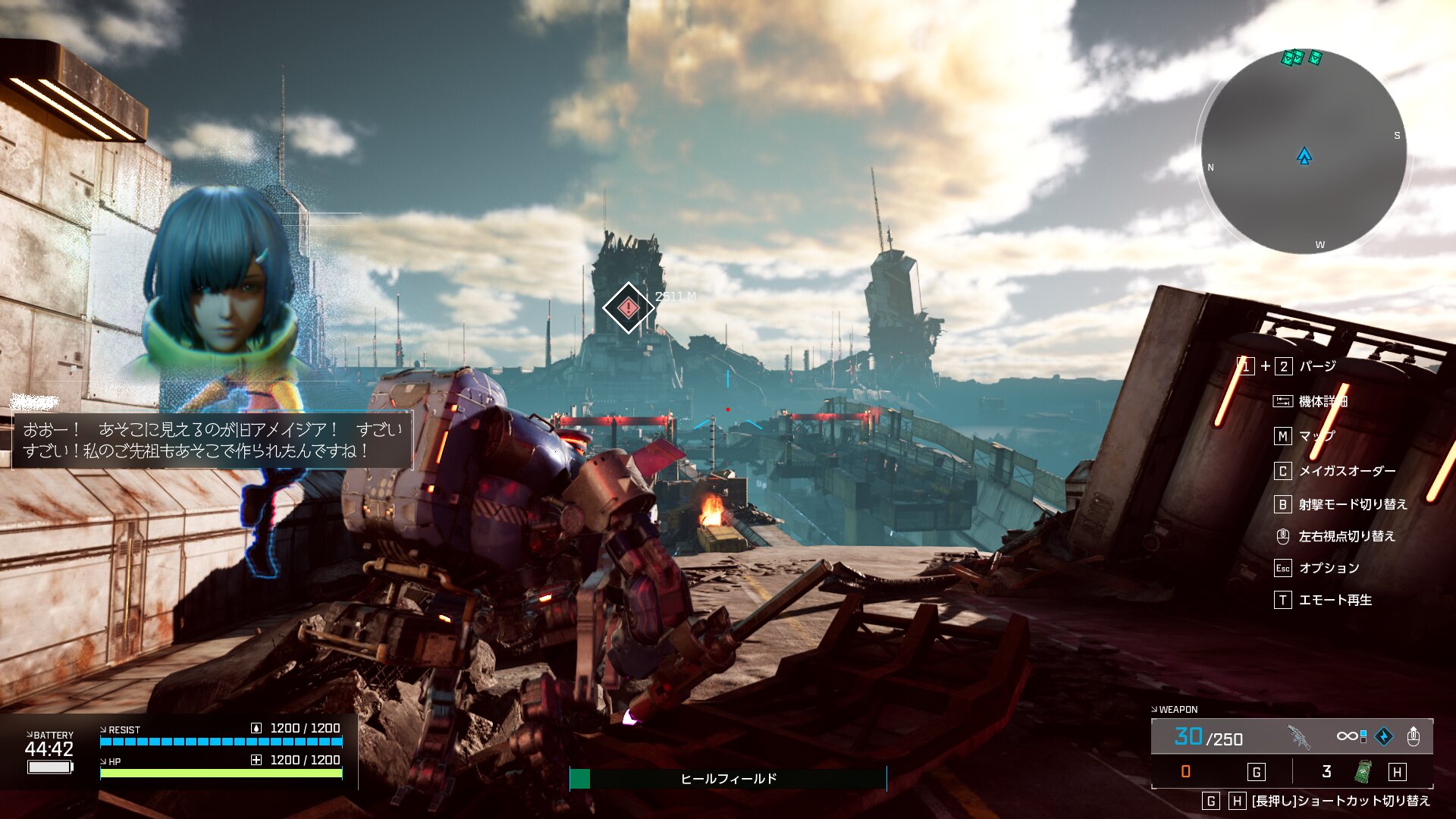Click the blue diamond icon in the weapon panel
Viewport: 1456px width, 819px height.
click(1384, 736)
